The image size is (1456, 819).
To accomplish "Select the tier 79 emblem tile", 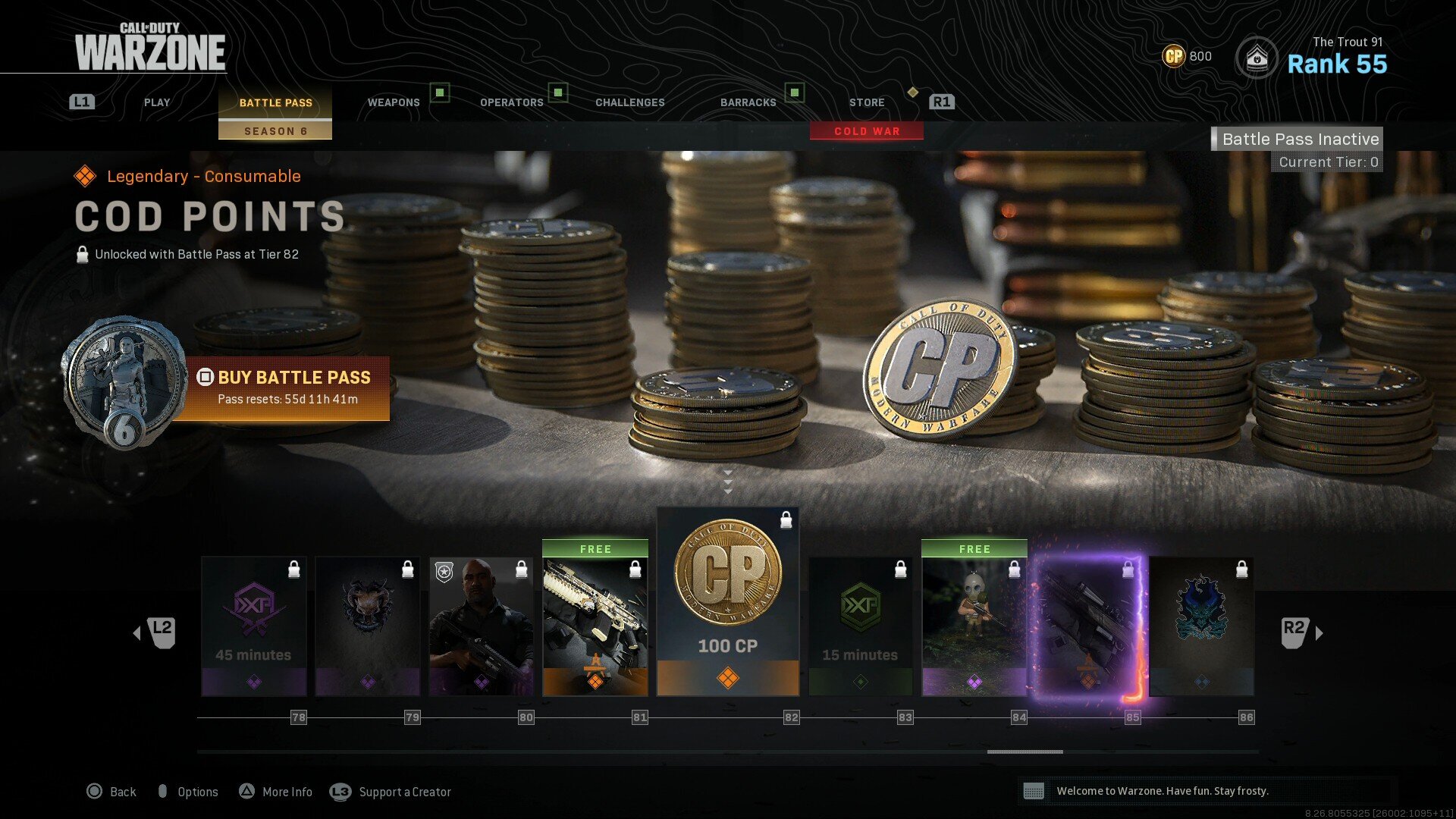I will [368, 626].
